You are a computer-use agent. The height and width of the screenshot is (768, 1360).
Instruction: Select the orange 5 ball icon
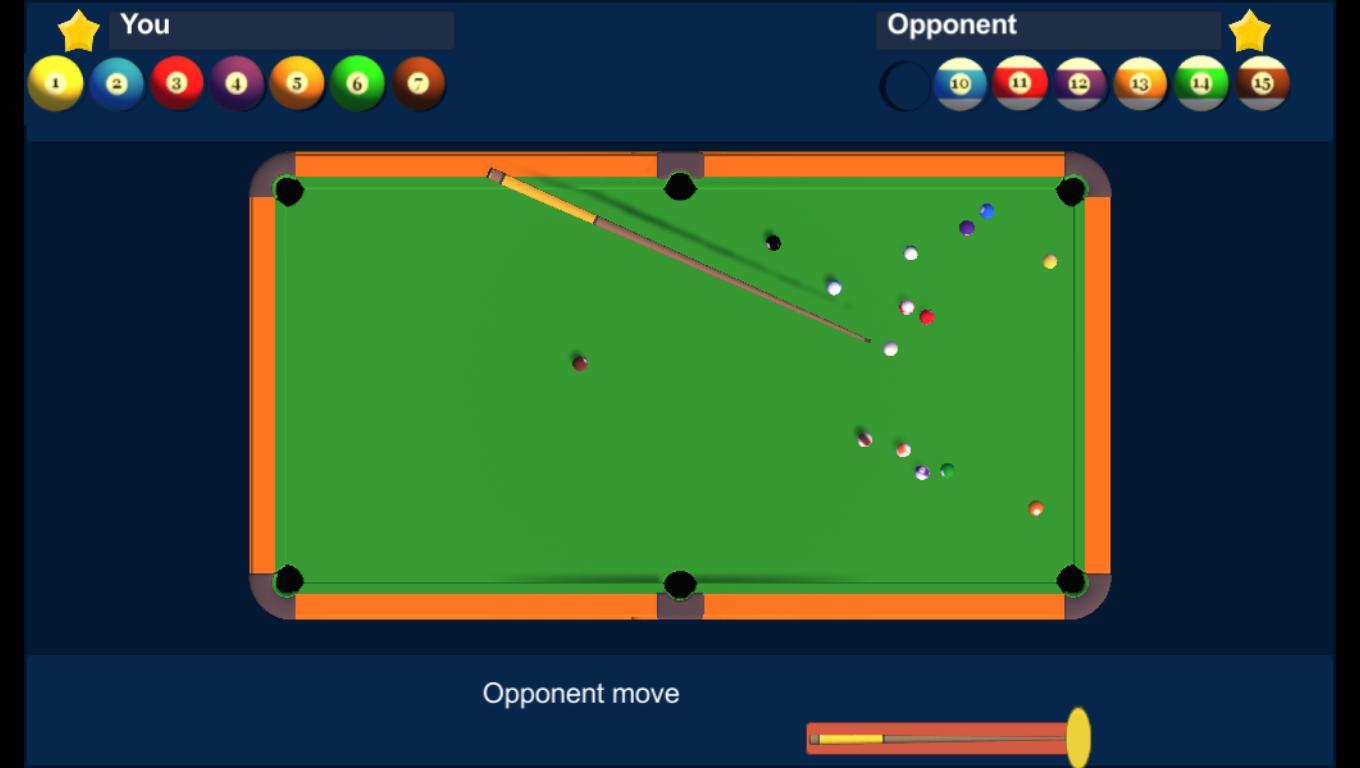pyautogui.click(x=299, y=82)
